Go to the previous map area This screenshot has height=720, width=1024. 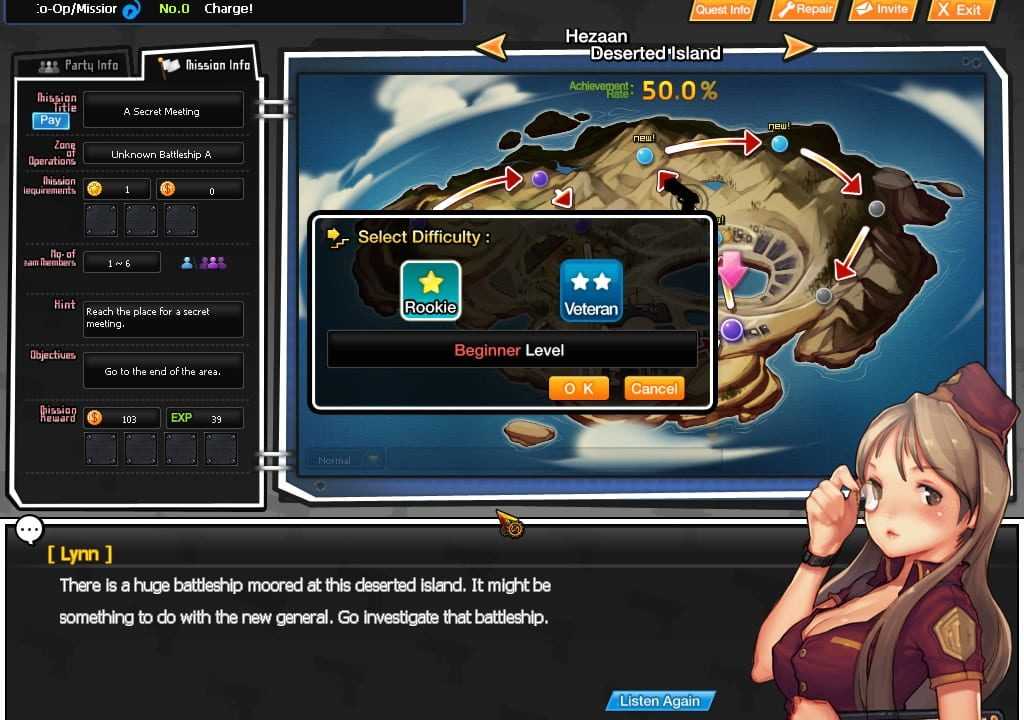(491, 46)
